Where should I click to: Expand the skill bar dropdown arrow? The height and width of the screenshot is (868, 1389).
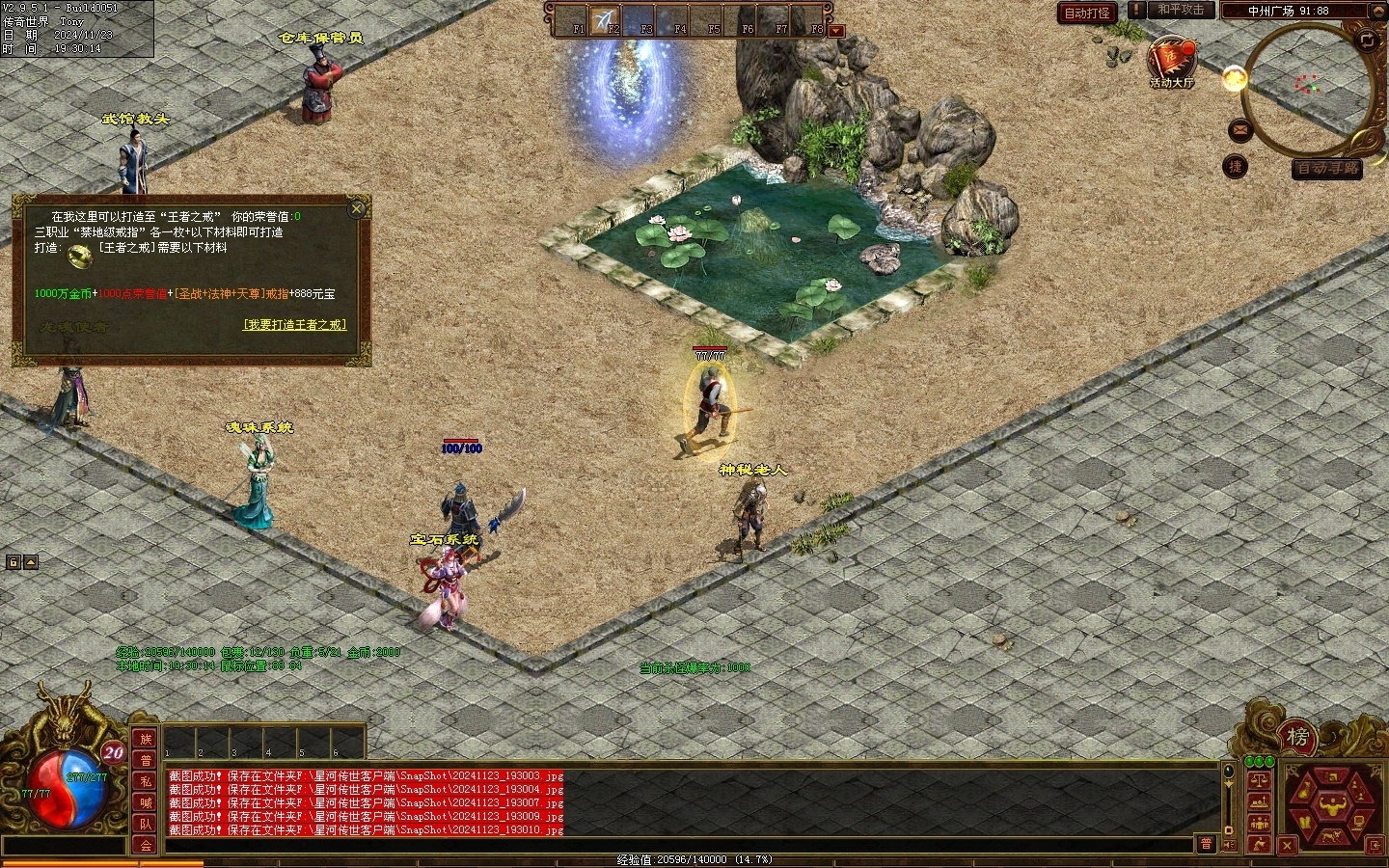[836, 31]
